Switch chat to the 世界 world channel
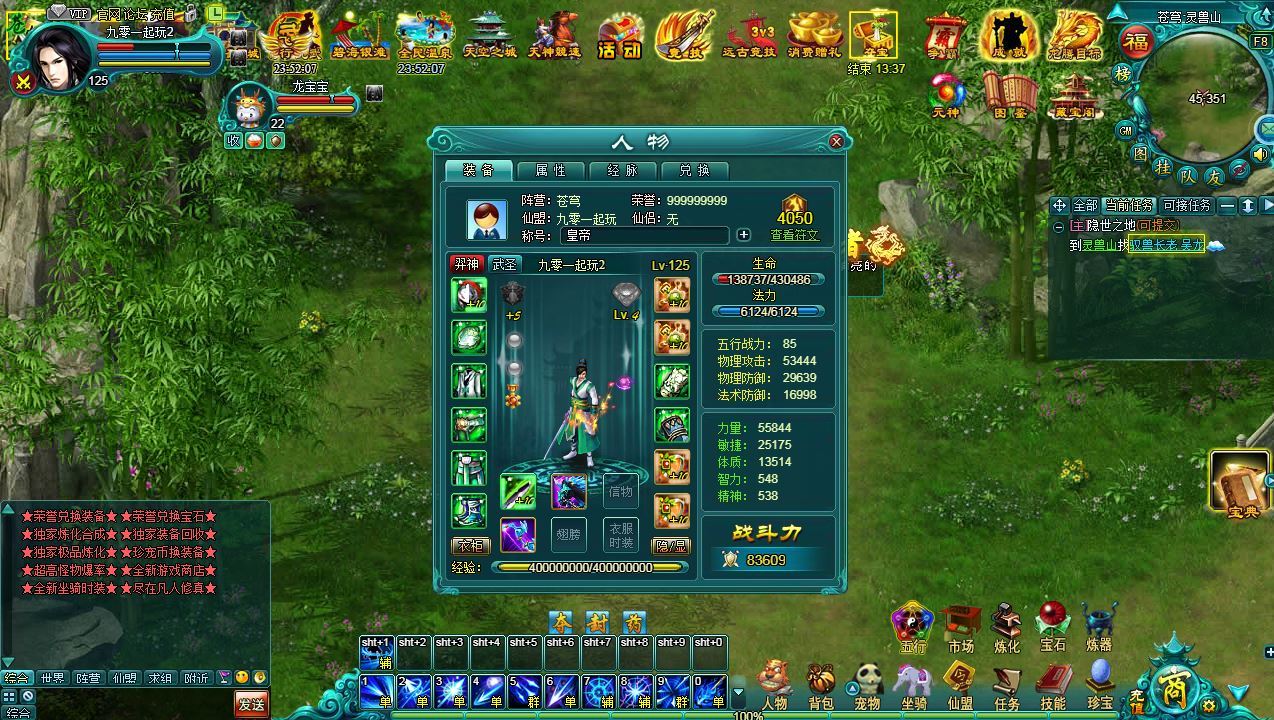1274x720 pixels. click(52, 678)
